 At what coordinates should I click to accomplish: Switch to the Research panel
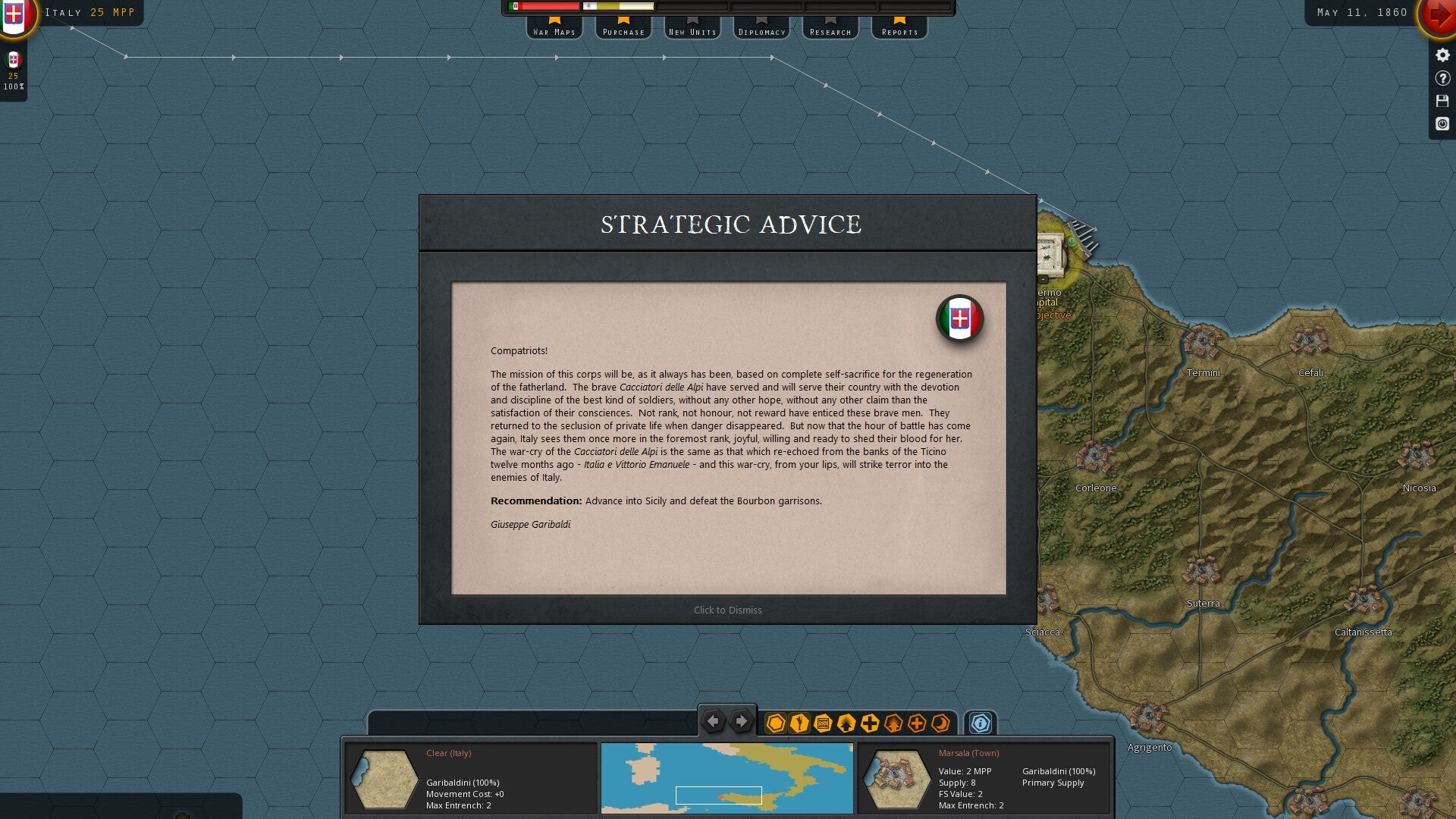(830, 31)
